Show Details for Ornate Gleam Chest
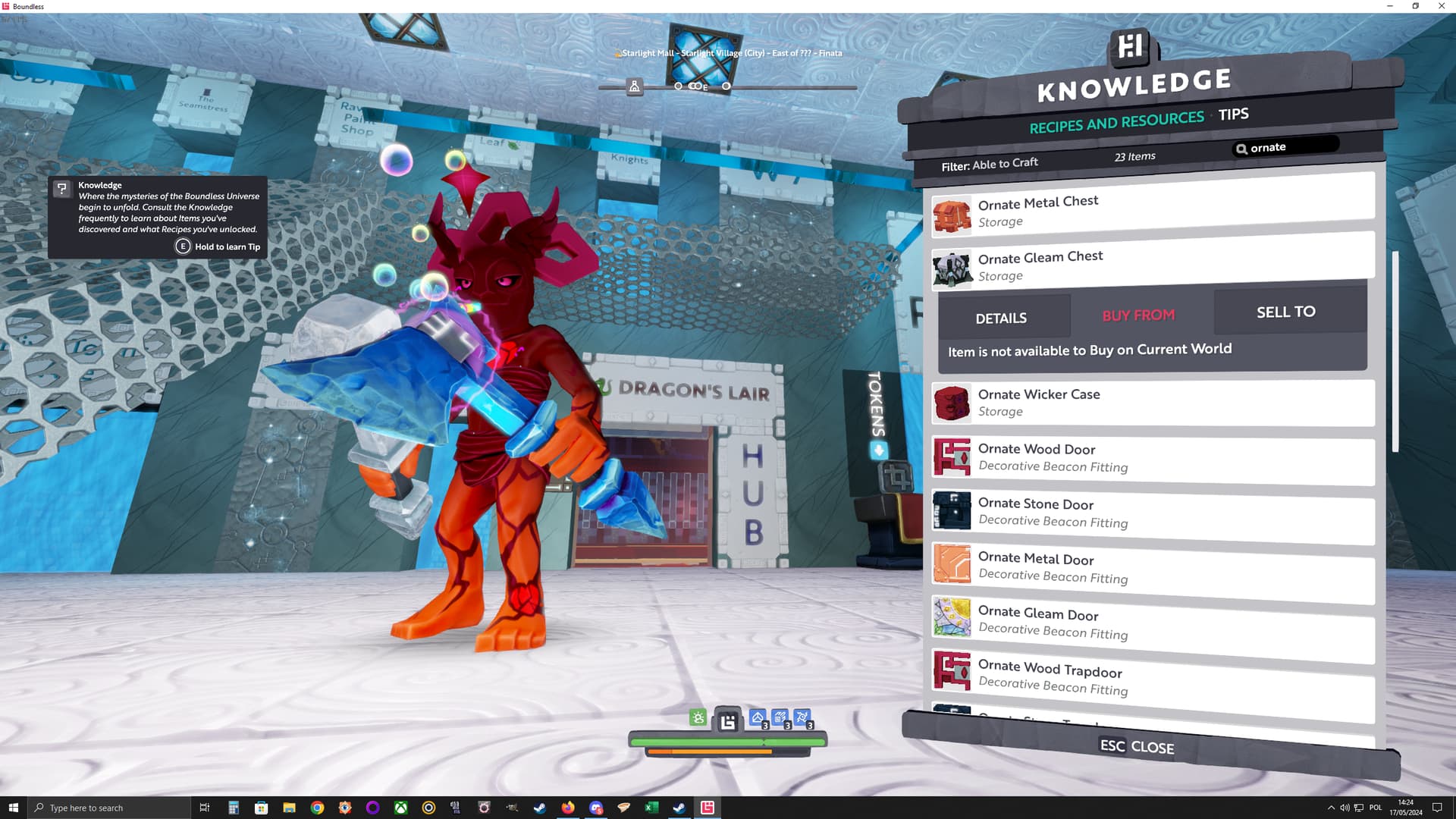 tap(1001, 318)
